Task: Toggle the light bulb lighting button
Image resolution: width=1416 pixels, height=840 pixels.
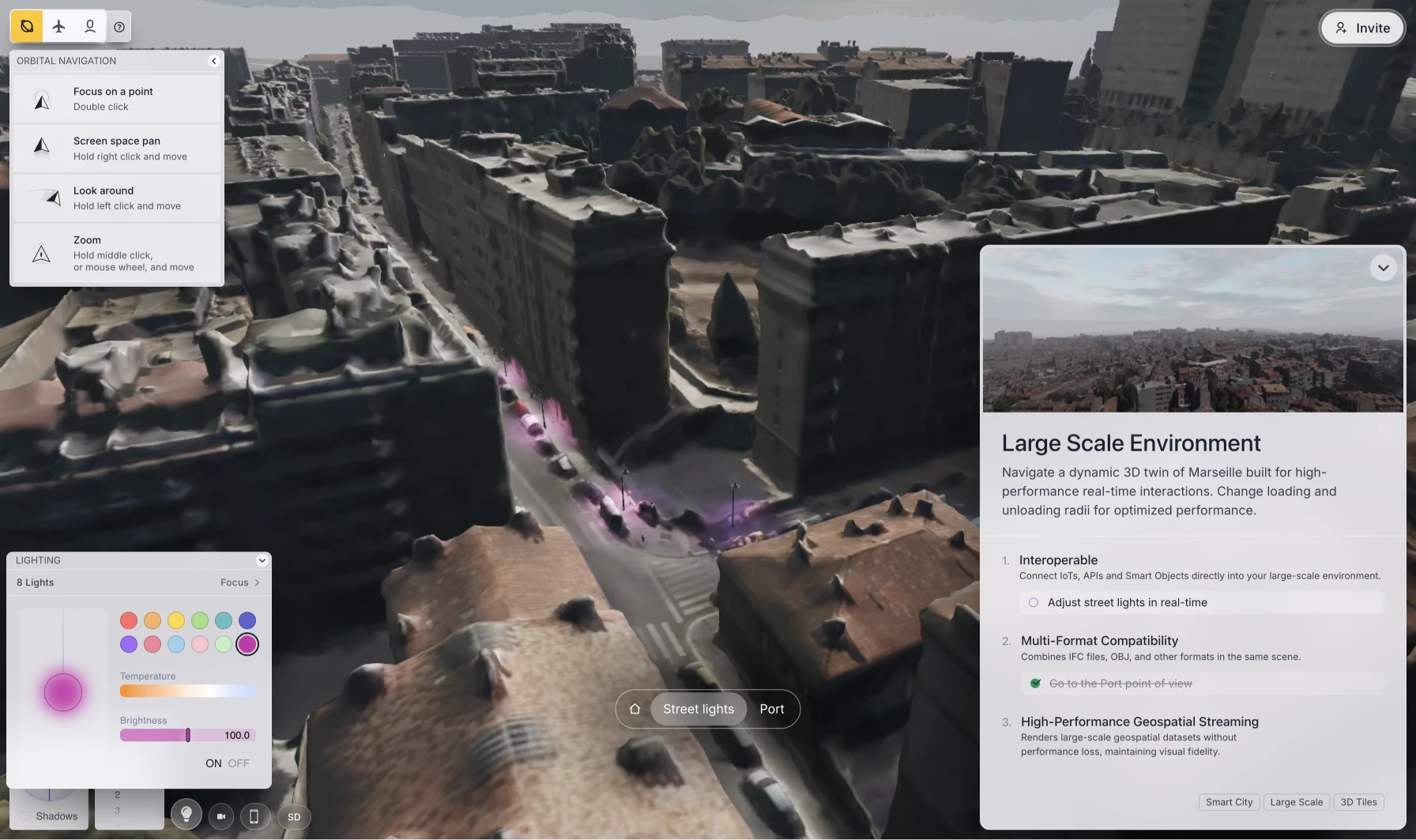Action: pyautogui.click(x=186, y=814)
